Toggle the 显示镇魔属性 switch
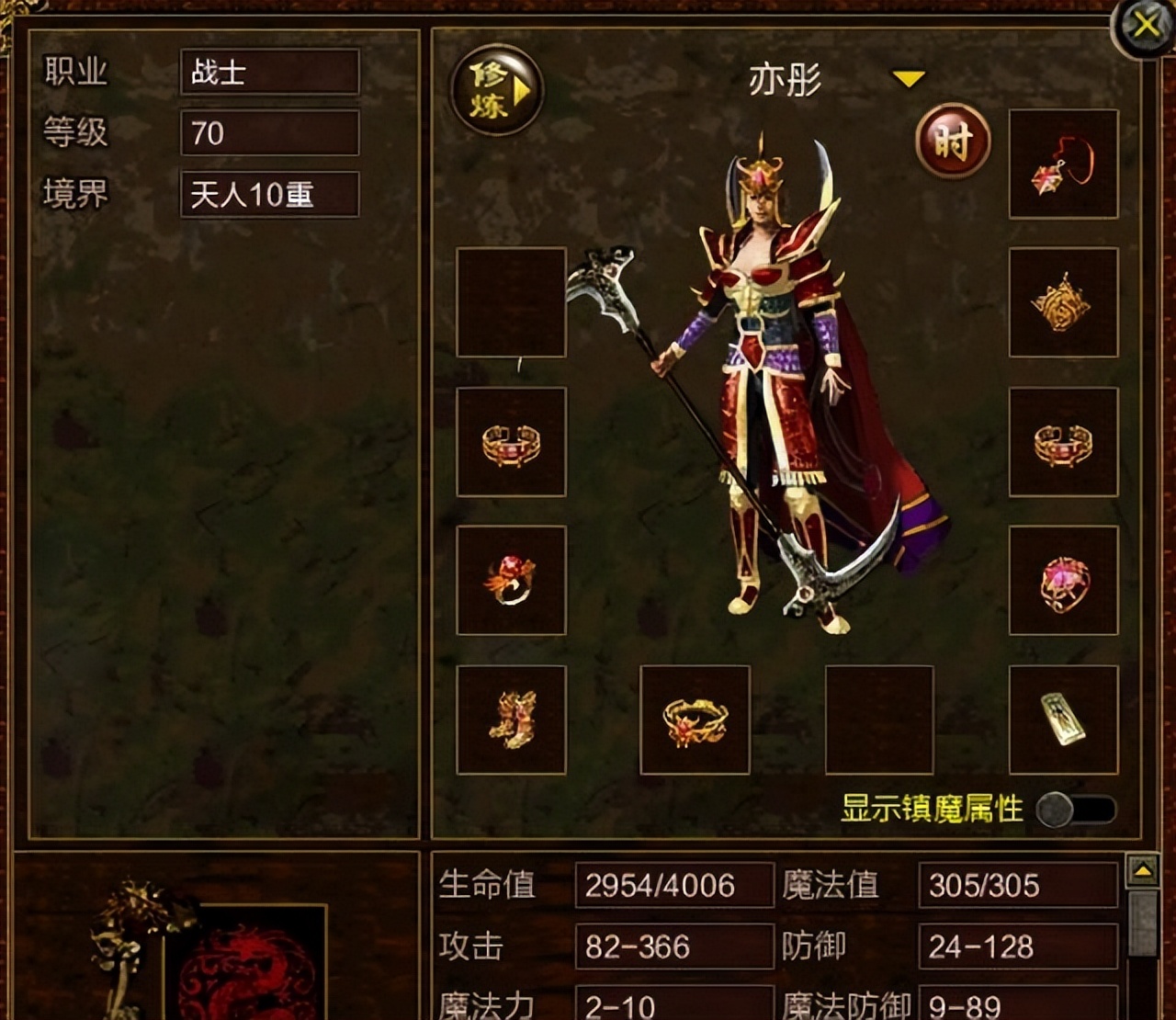This screenshot has width=1176, height=1020. pos(1075,810)
